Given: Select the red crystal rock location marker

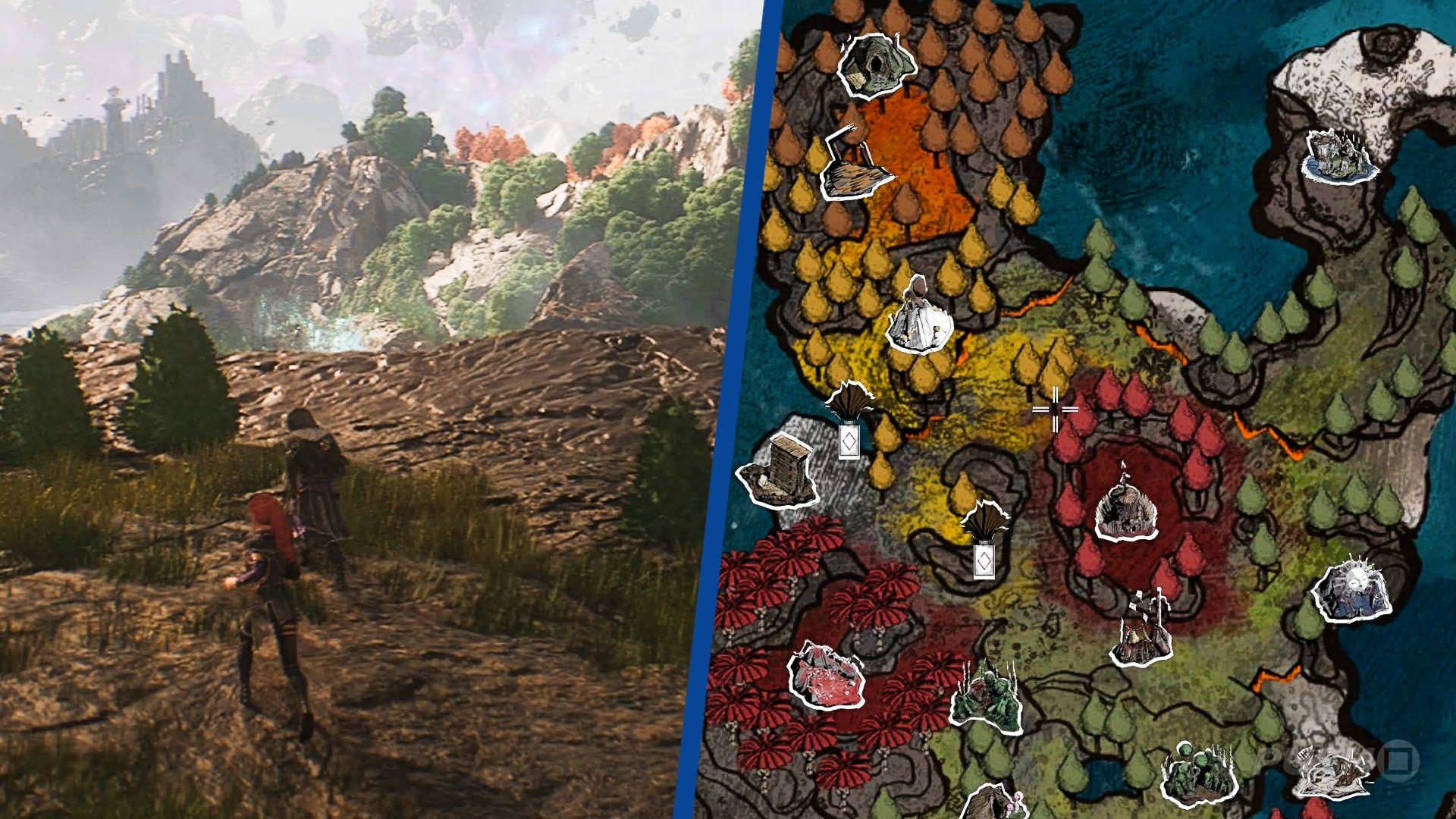Looking at the screenshot, I should [826, 675].
